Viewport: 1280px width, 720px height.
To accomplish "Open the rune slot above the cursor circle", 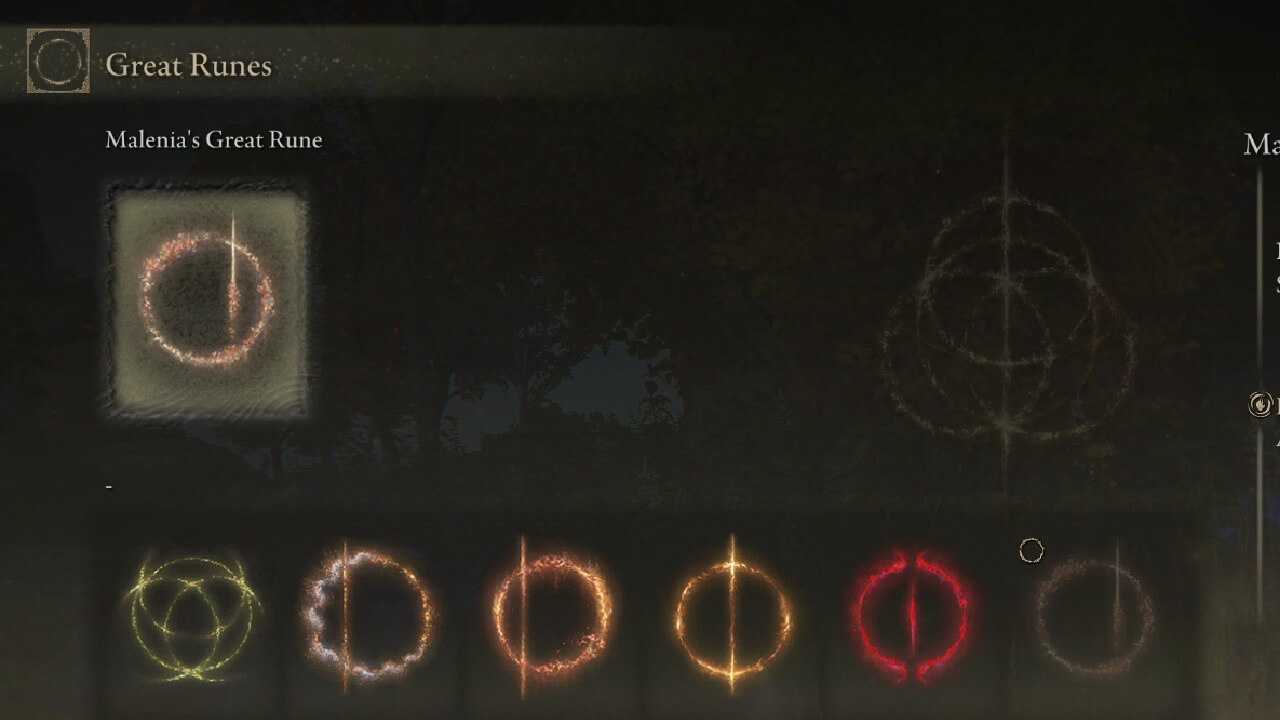I will pyautogui.click(x=1090, y=615).
